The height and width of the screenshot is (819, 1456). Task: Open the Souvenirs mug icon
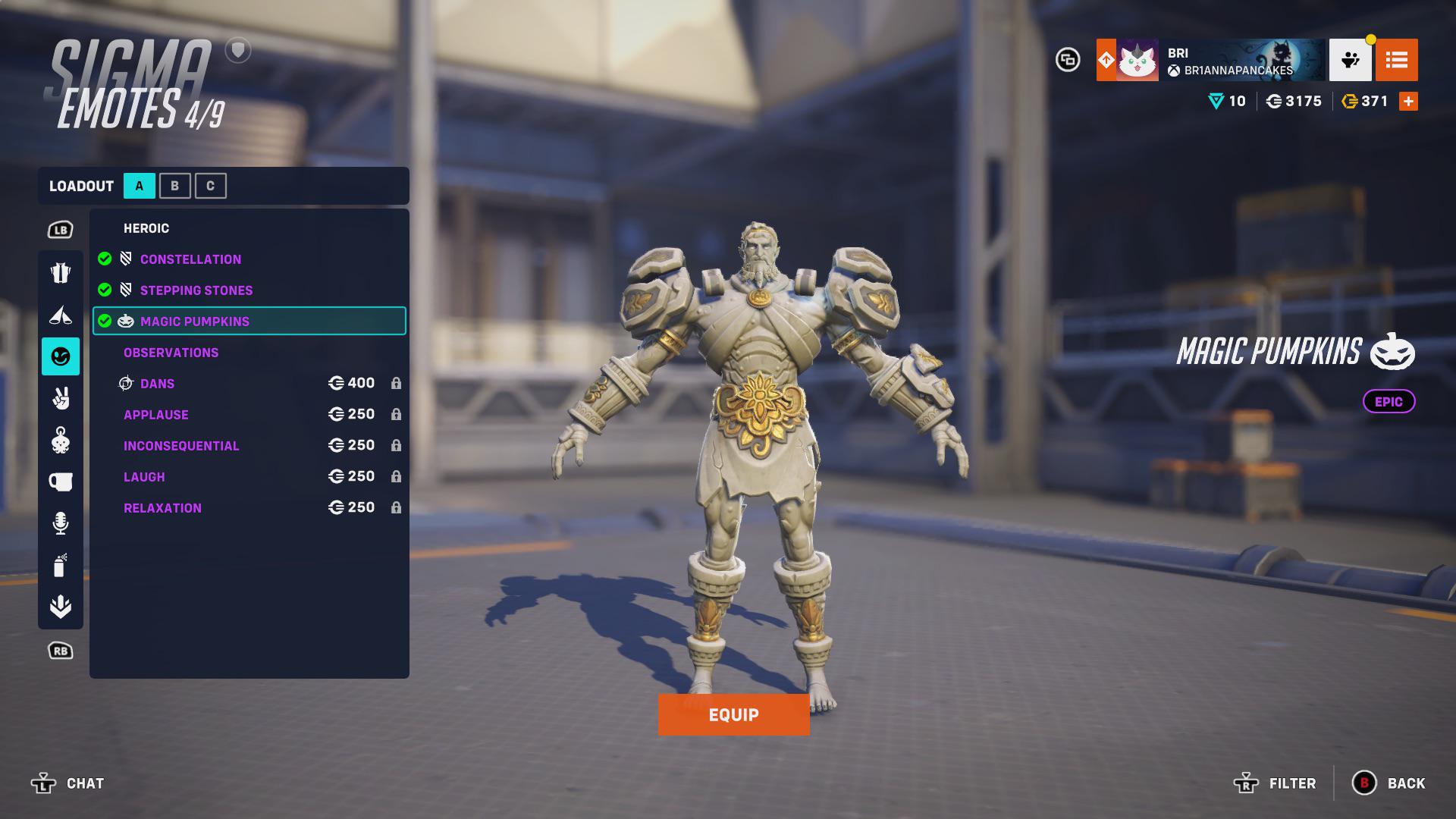tap(61, 480)
